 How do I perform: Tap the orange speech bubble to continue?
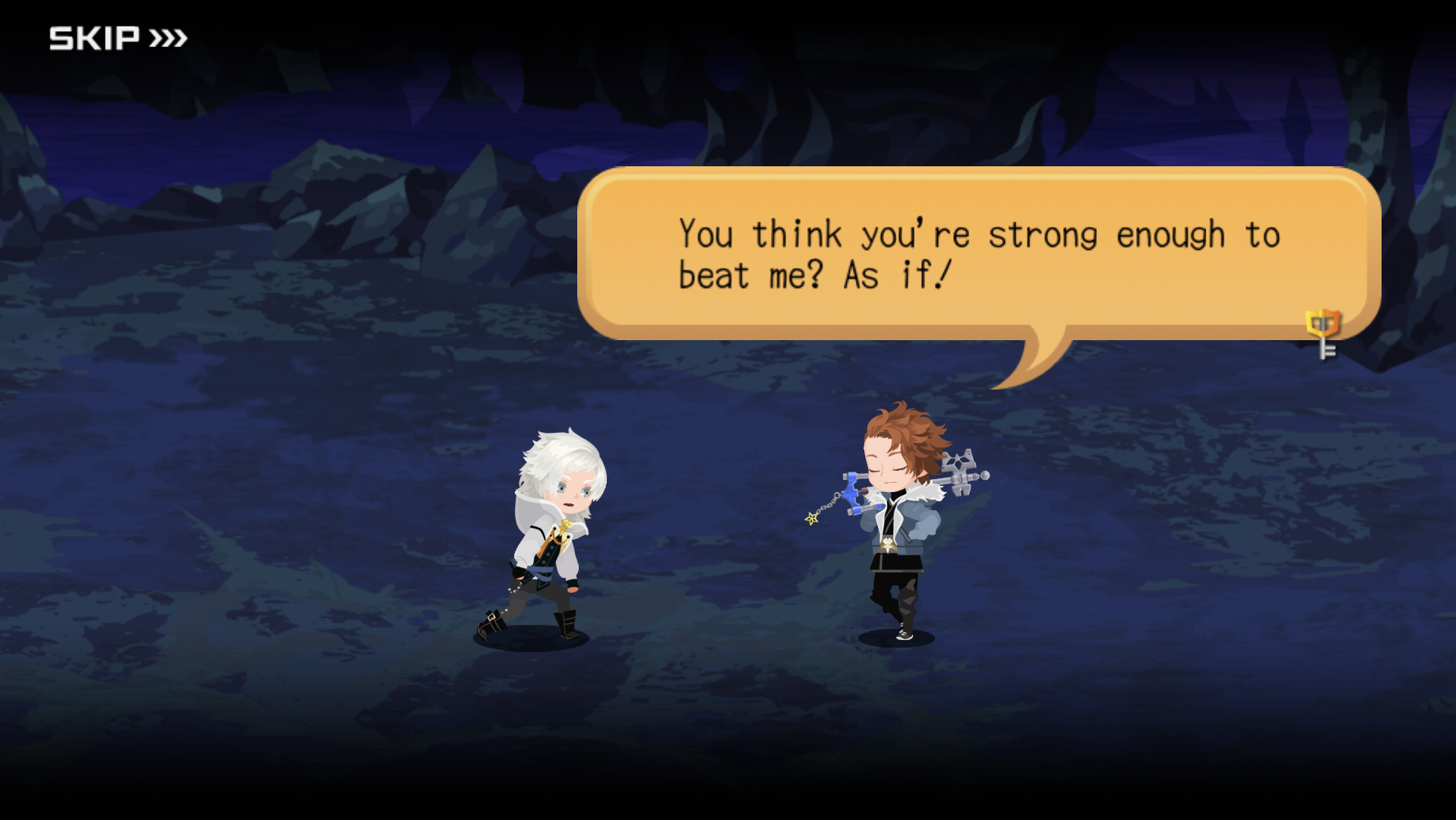coord(977,254)
